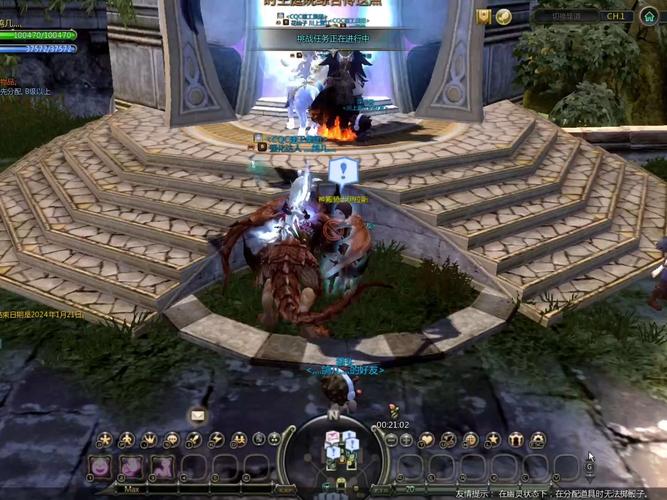The image size is (667, 500).
Task: Open the CH1 channel selector
Action: tap(616, 17)
